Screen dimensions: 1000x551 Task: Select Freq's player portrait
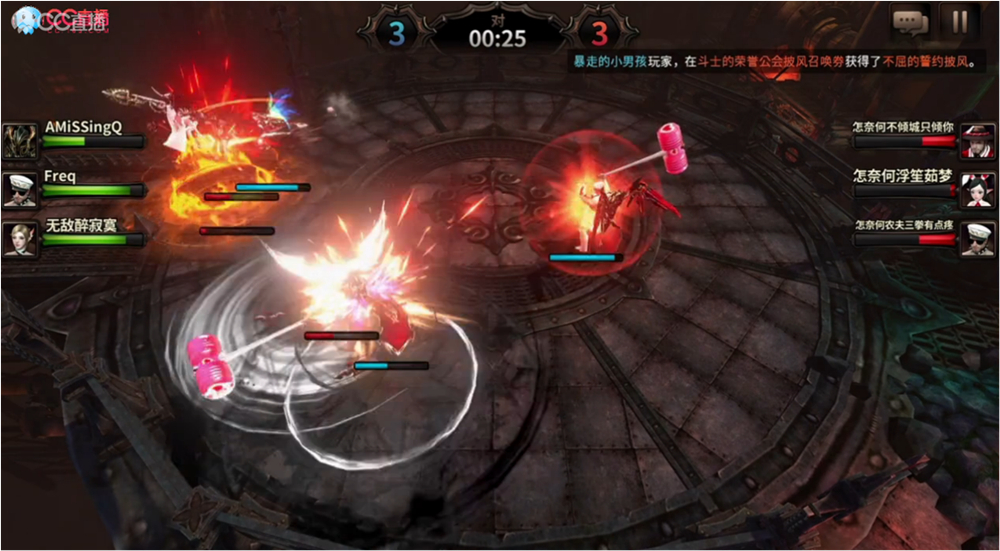(20, 189)
